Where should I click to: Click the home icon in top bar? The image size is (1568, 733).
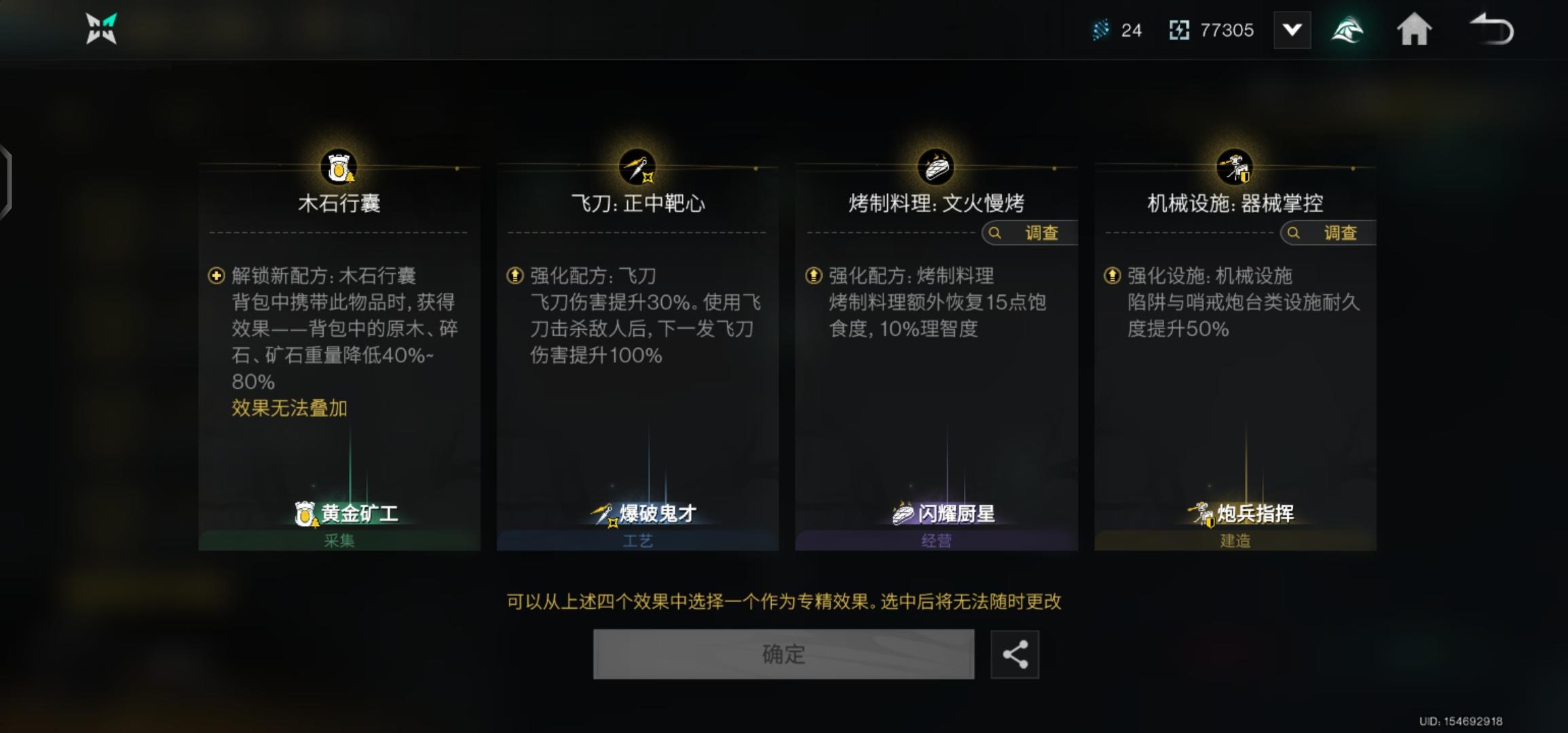pyautogui.click(x=1414, y=29)
